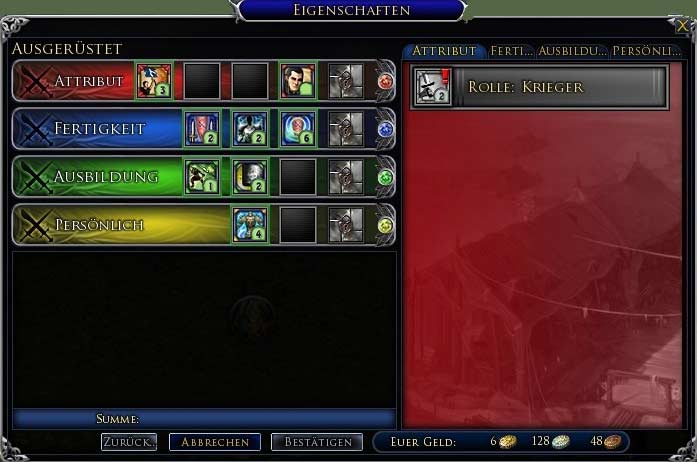697x462 pixels.
Task: Switch to the Attribut tab
Action: [x=443, y=51]
